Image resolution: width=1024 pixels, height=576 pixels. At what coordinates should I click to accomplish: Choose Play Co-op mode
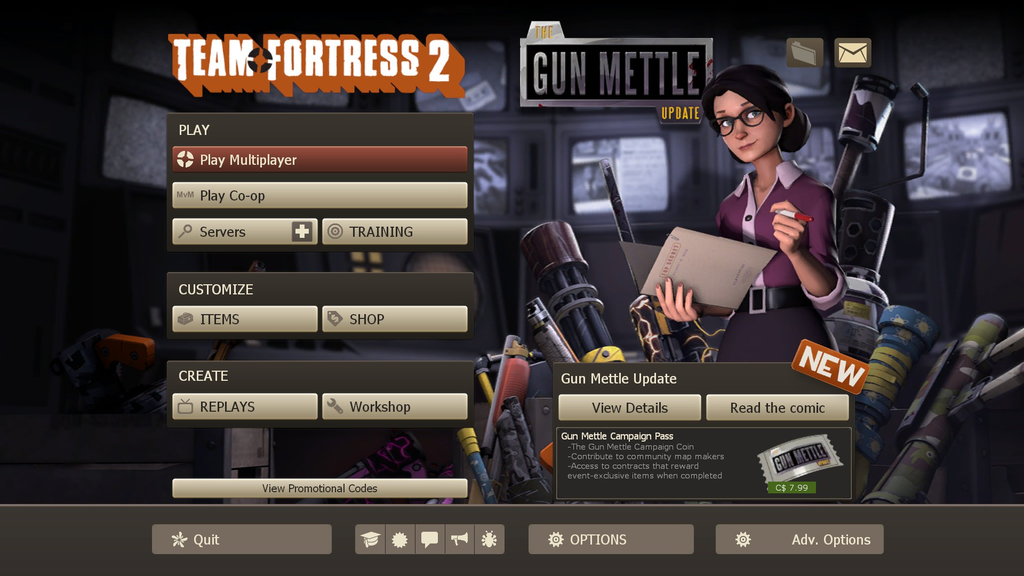coord(320,196)
